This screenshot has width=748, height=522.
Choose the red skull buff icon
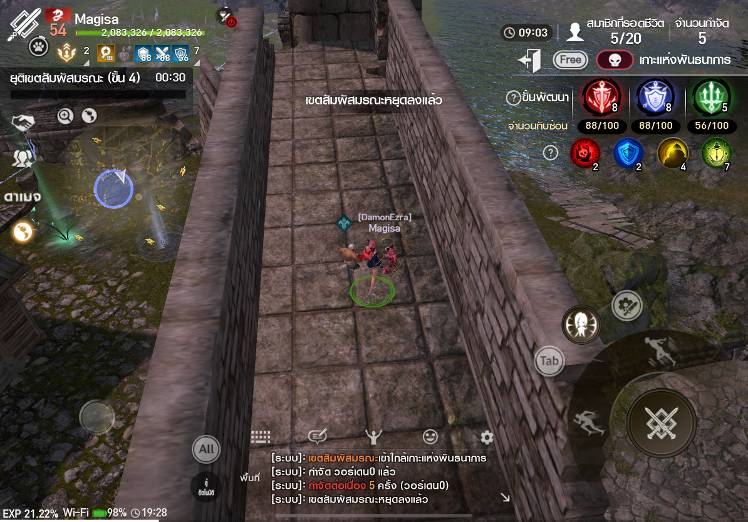pyautogui.click(x=584, y=152)
